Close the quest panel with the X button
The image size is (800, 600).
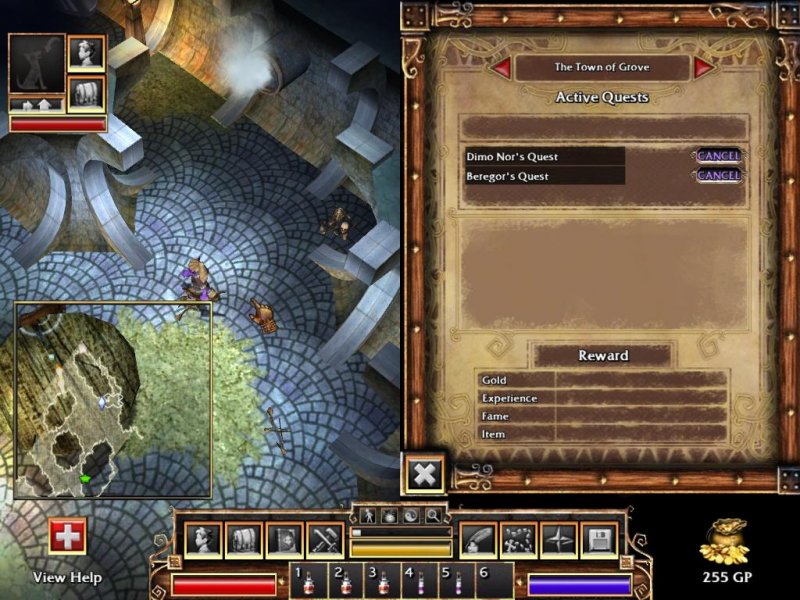point(424,474)
